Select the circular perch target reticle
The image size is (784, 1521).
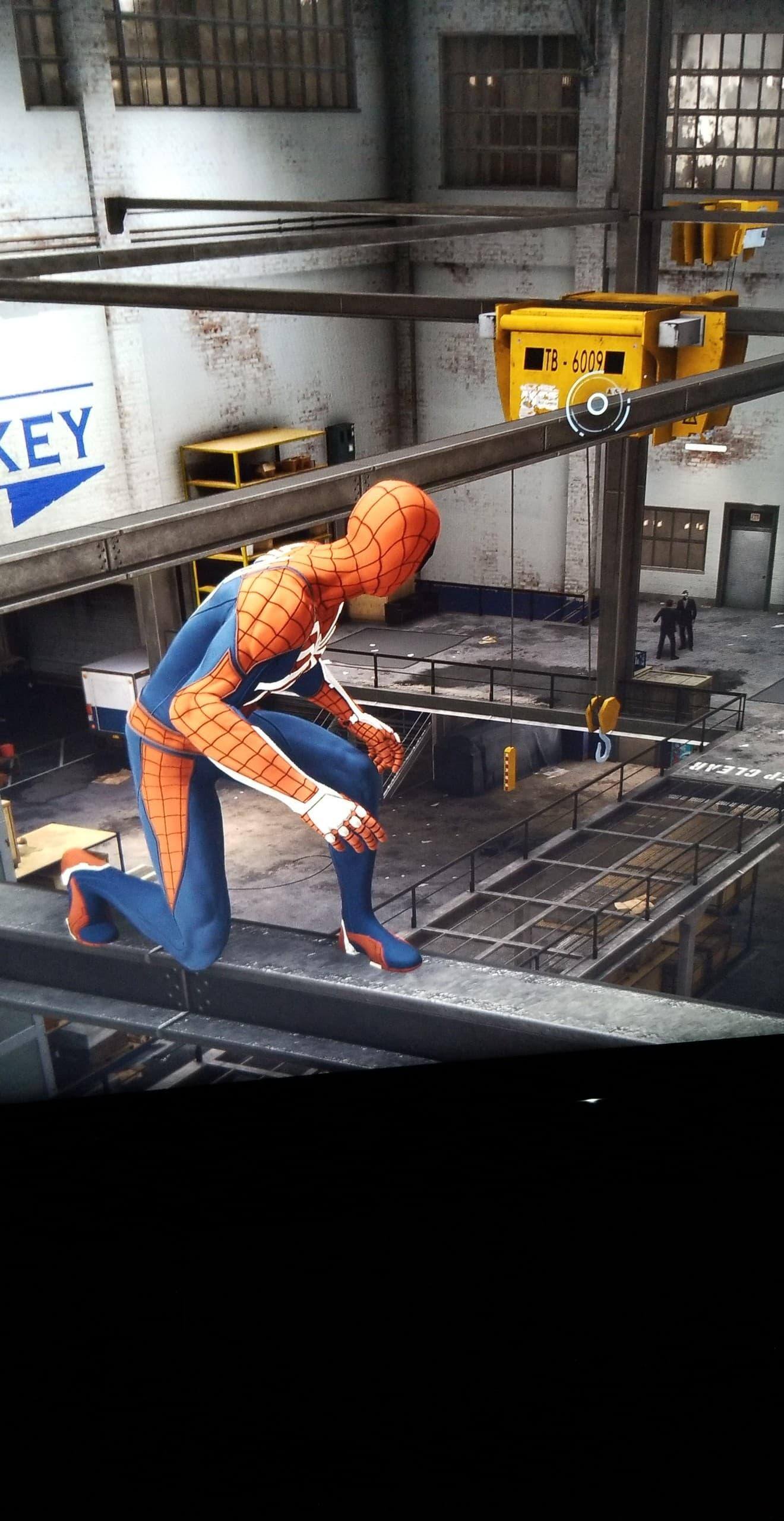(596, 405)
